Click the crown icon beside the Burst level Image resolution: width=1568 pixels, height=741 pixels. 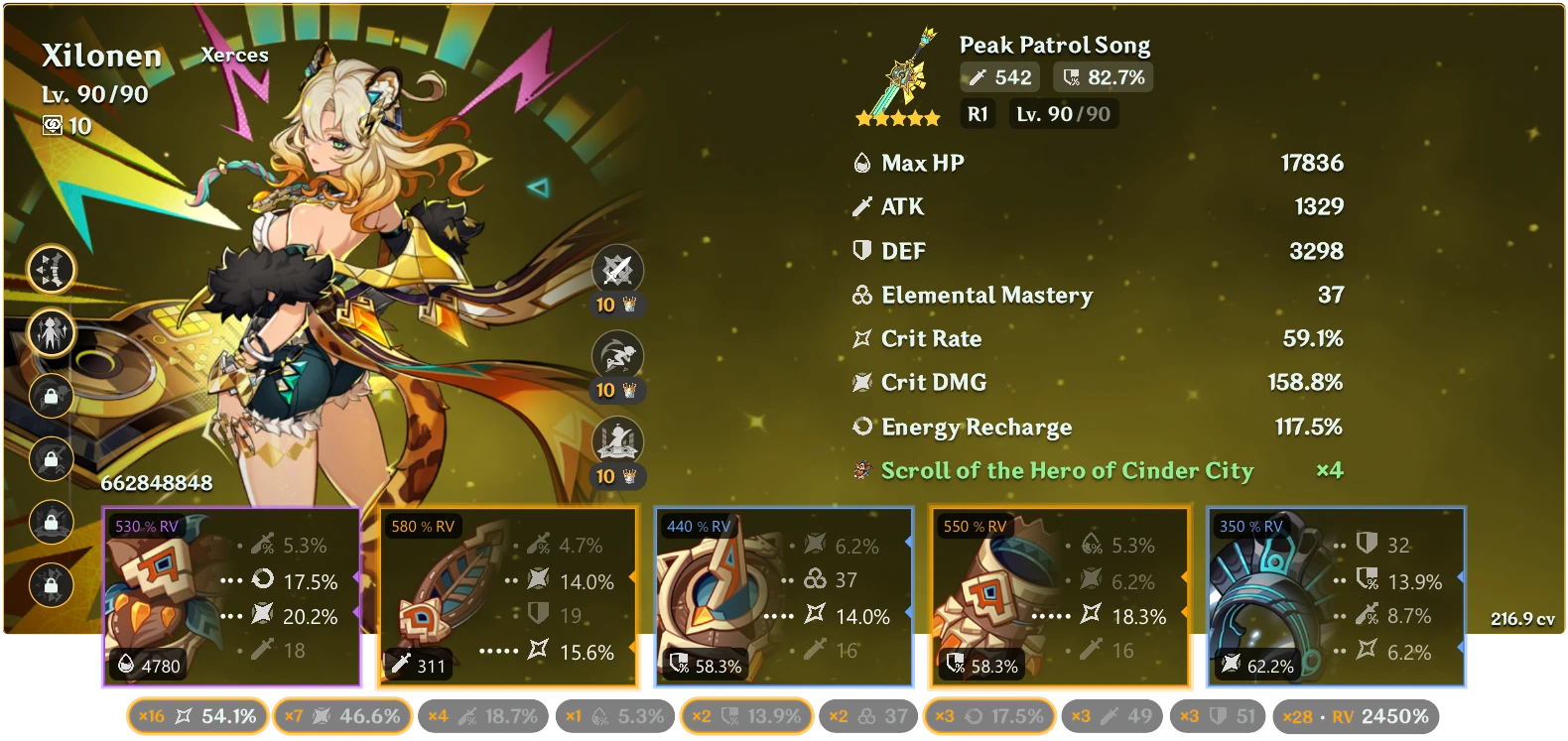629,474
